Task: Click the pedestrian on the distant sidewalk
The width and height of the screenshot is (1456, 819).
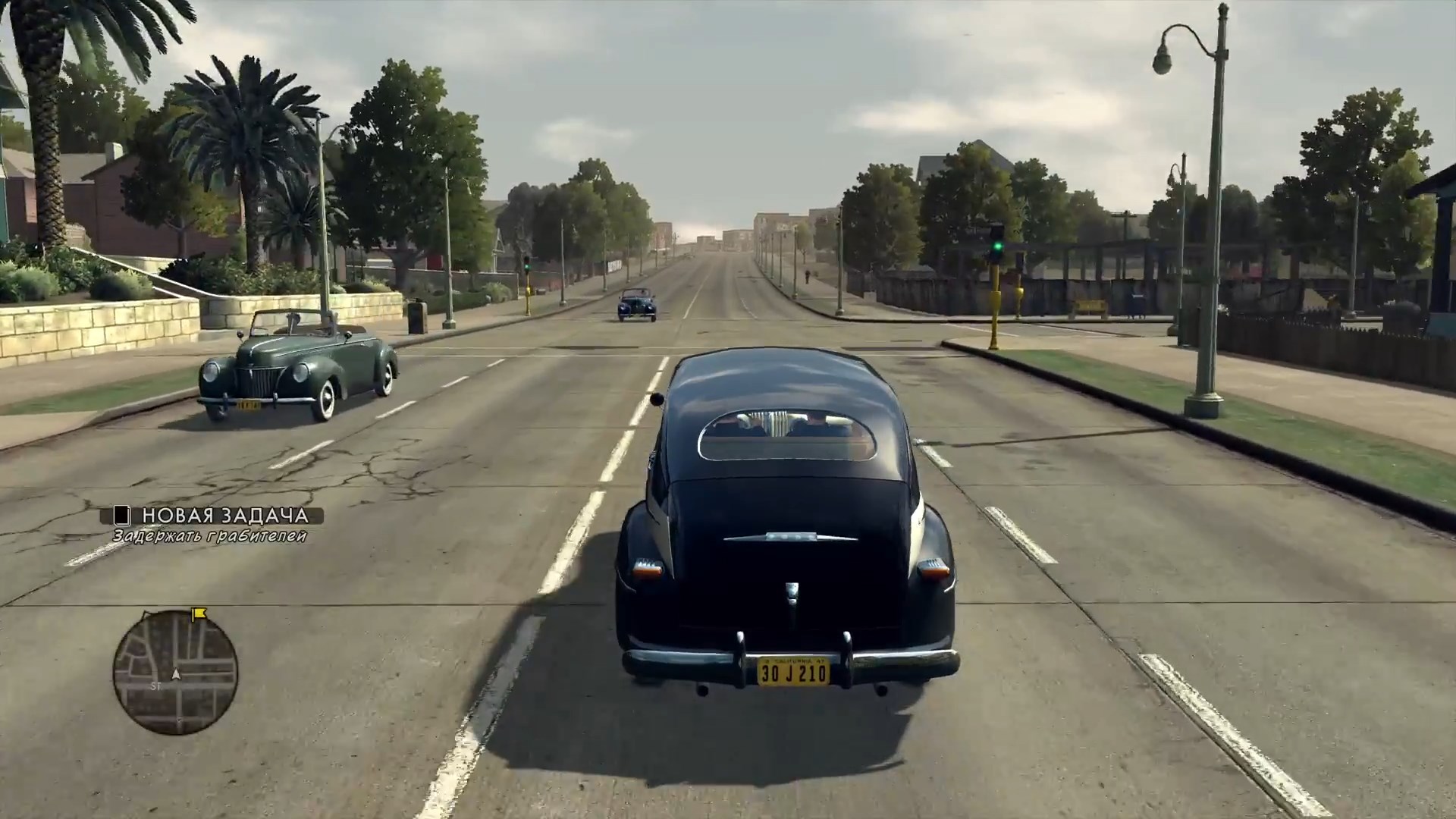Action: [x=807, y=275]
